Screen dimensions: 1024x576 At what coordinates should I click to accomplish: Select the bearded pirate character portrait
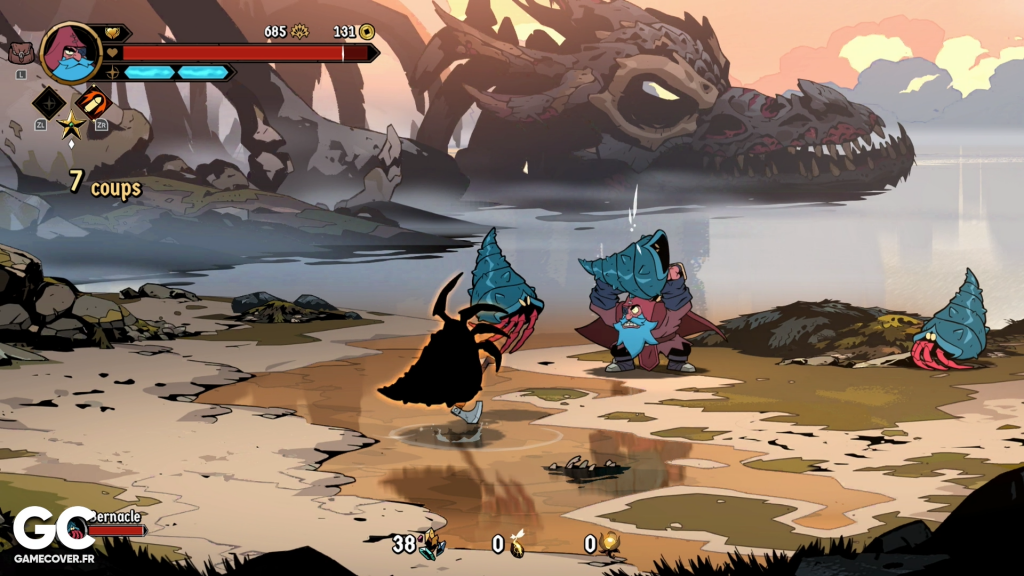pyautogui.click(x=71, y=52)
